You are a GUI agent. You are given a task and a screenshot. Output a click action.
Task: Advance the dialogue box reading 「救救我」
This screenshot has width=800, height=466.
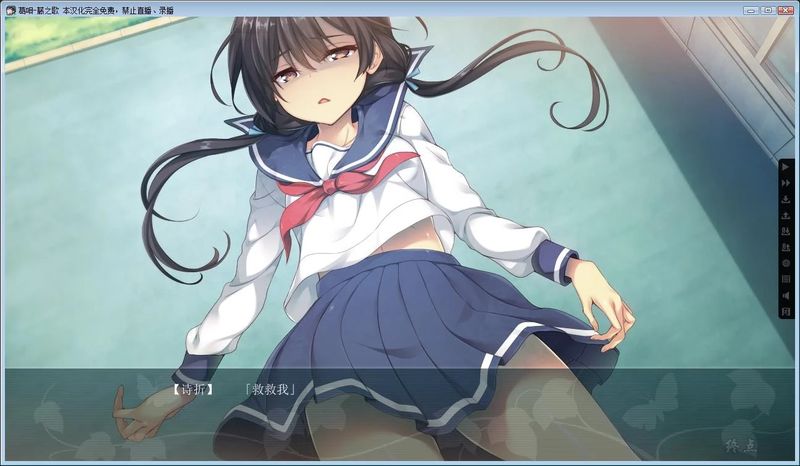400,410
